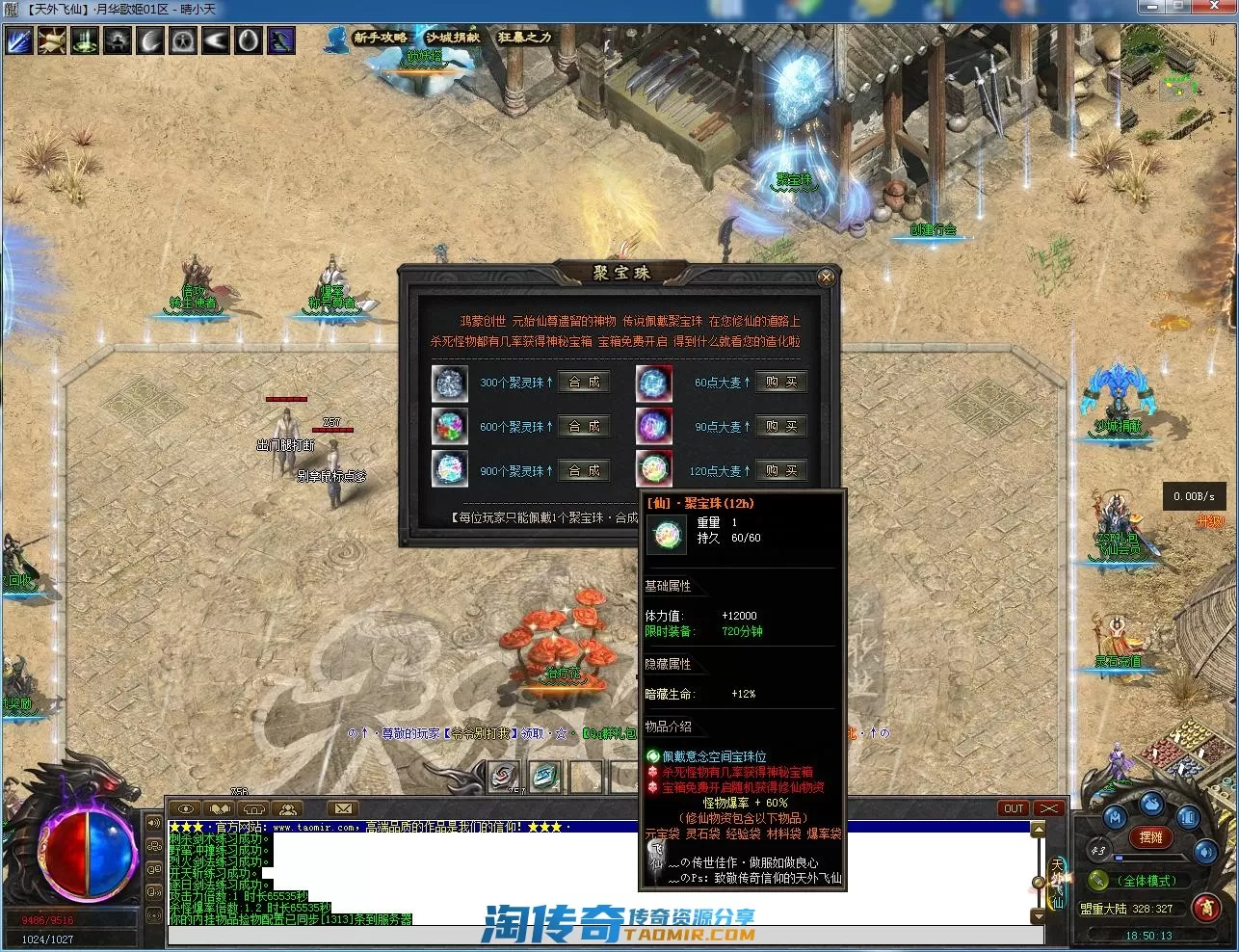
Task: Select the egg-shaped skill icon
Action: pyautogui.click(x=248, y=40)
